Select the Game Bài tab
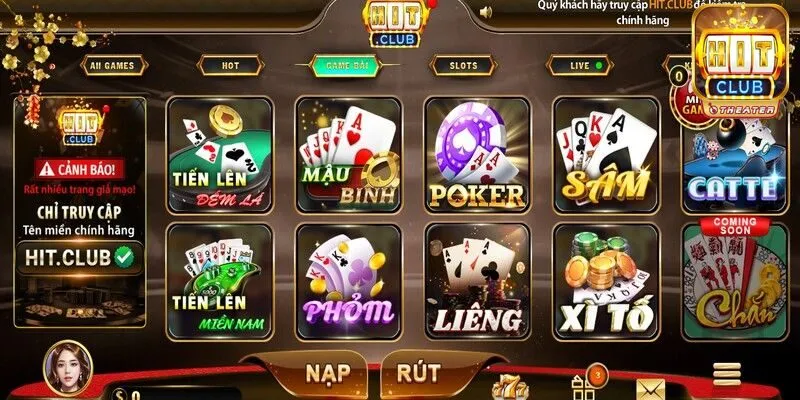The height and width of the screenshot is (400, 800). tap(344, 66)
